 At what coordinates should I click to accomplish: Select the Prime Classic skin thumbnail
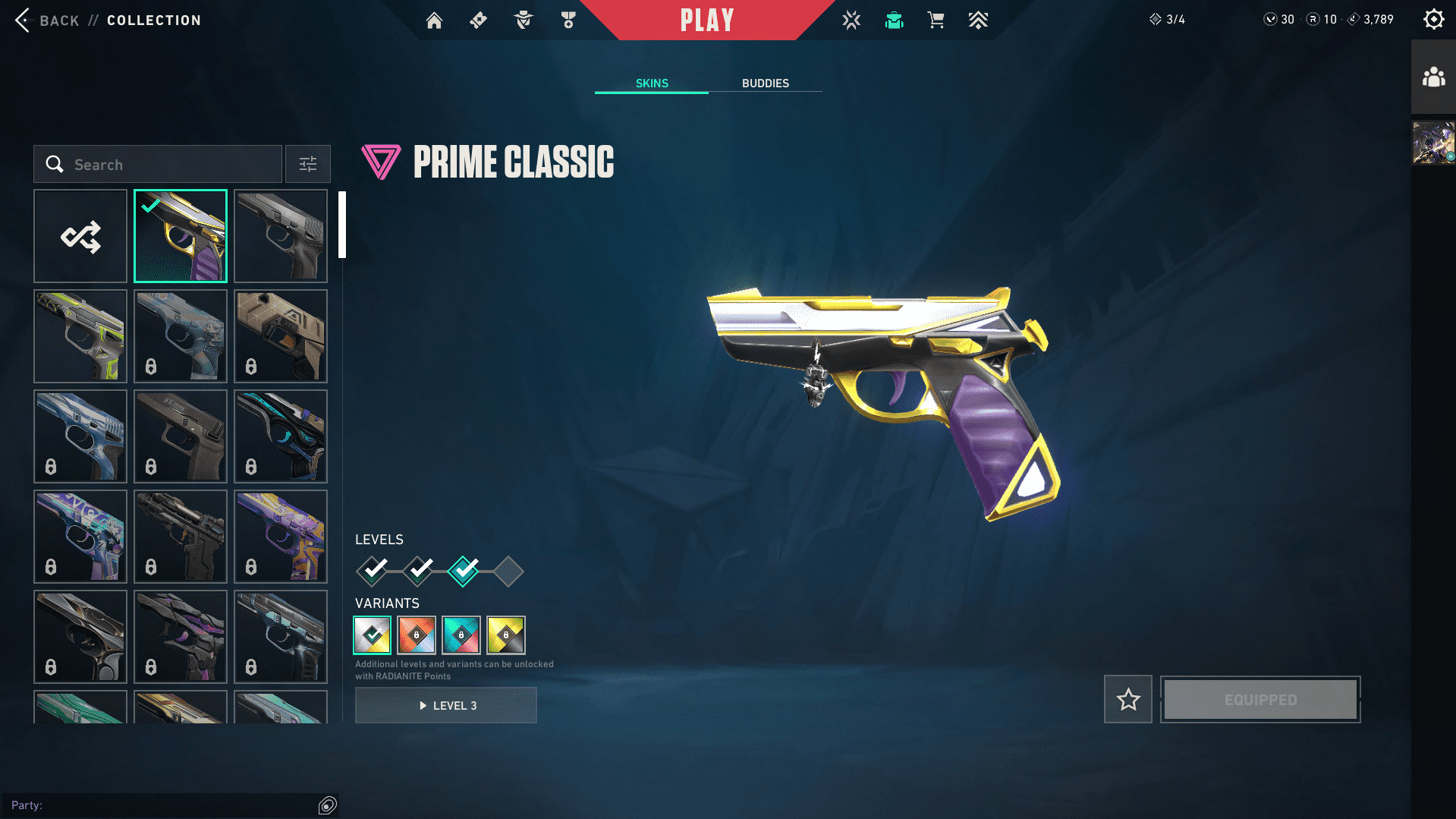coord(181,236)
